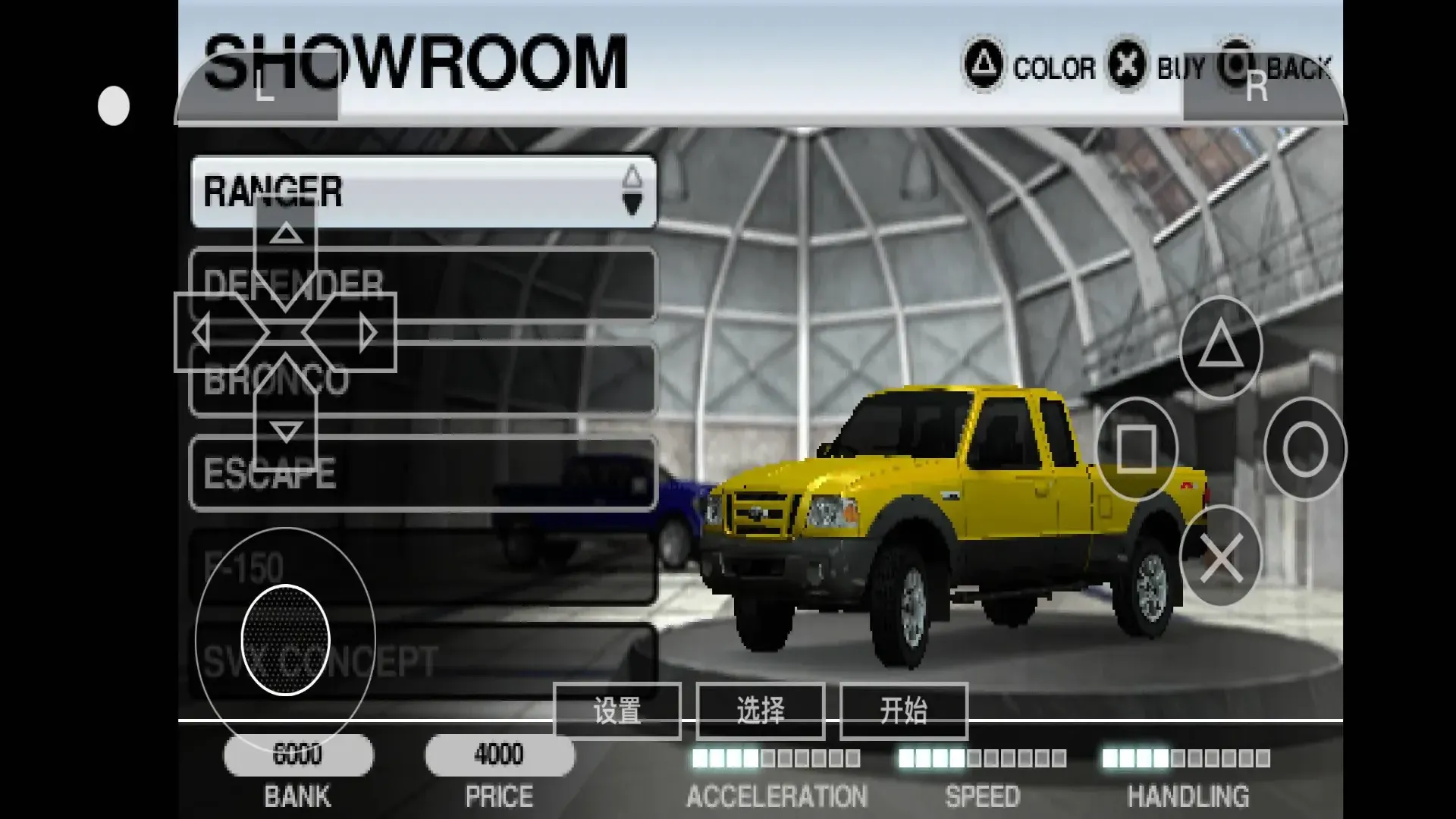Select the ESCAPE vehicle entry
This screenshot has height=819, width=1456.
(x=485, y=473)
